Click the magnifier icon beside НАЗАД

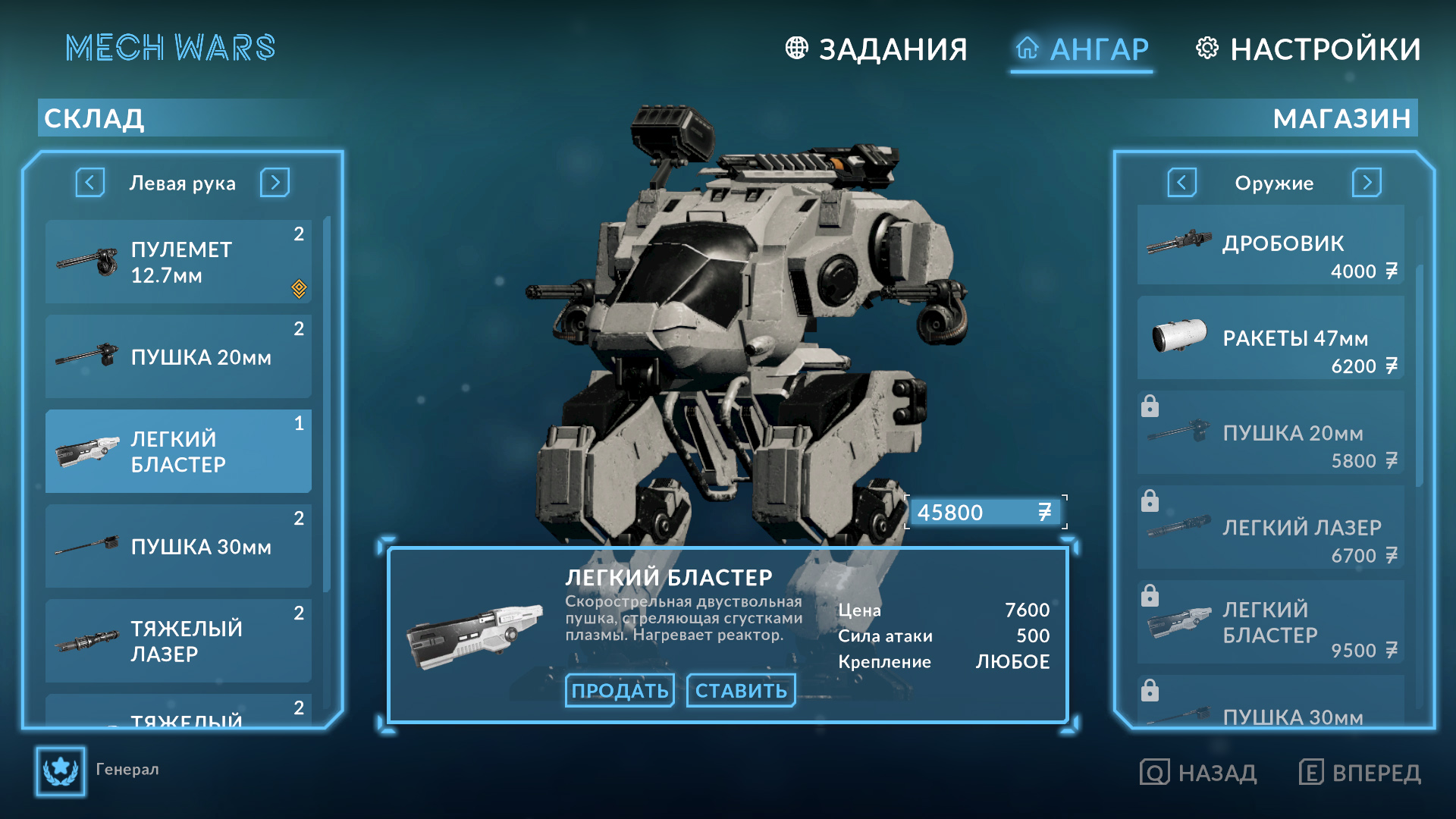[1153, 773]
